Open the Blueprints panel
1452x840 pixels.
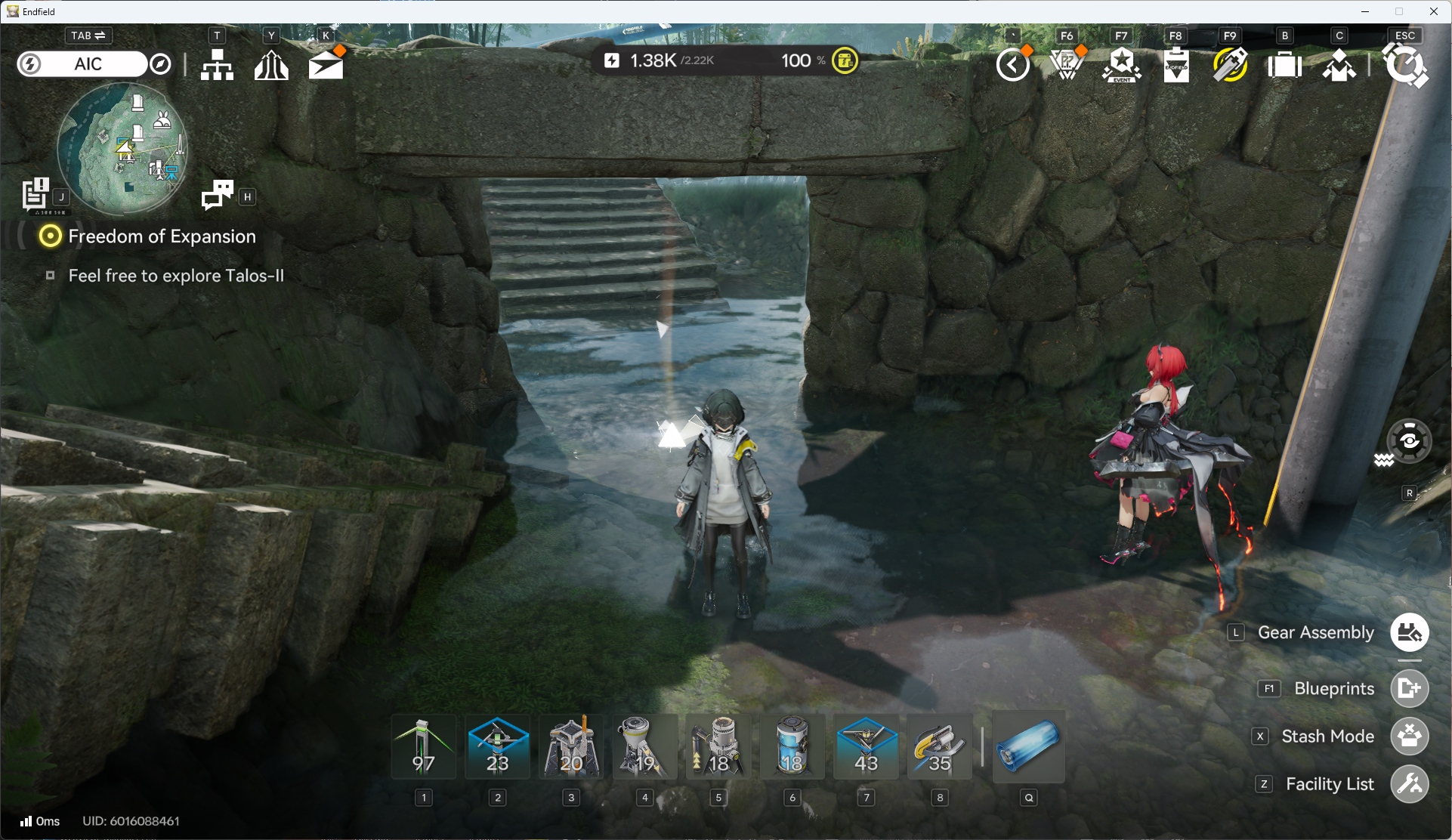[1409, 688]
